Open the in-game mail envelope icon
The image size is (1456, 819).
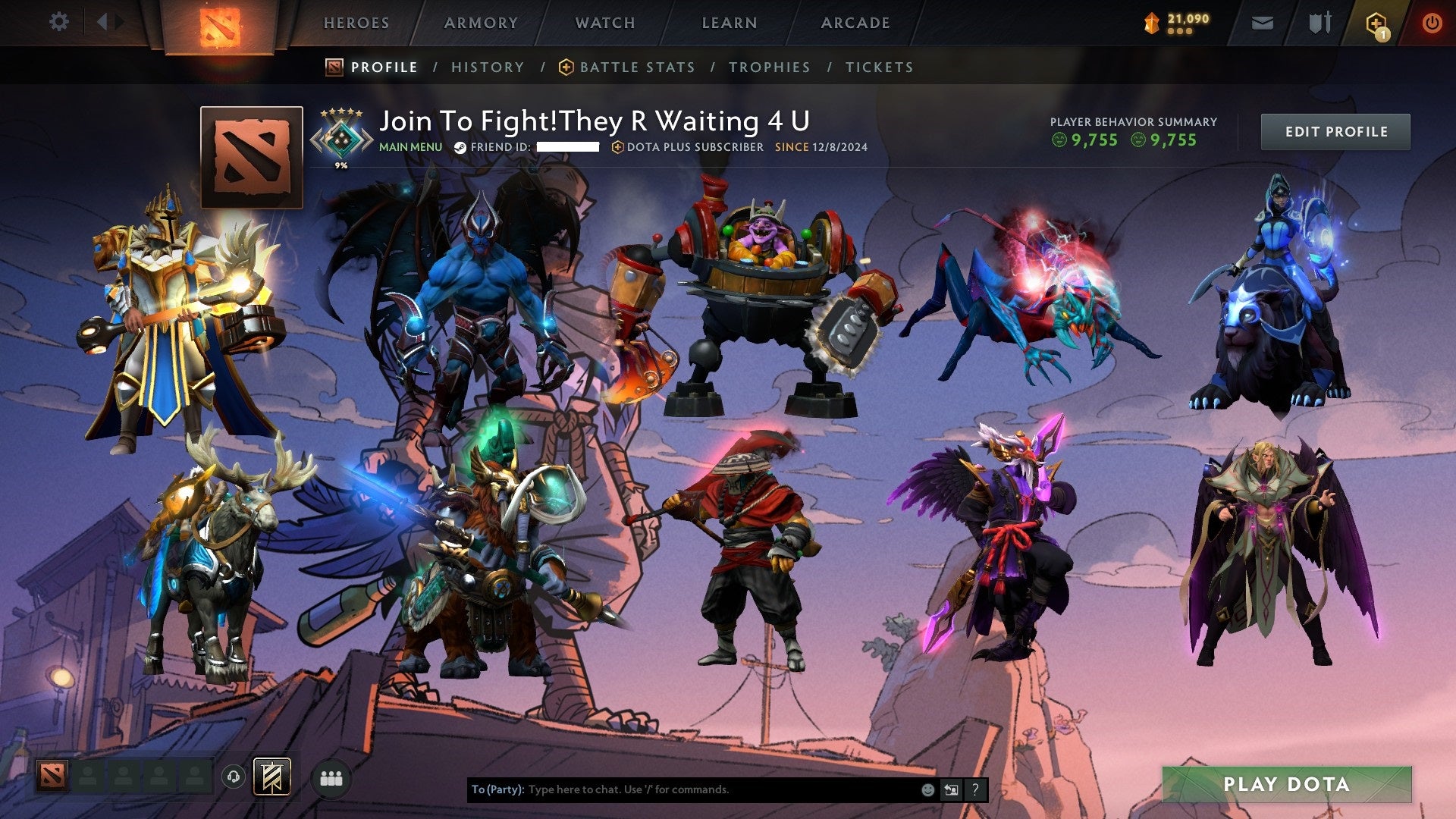1263,23
